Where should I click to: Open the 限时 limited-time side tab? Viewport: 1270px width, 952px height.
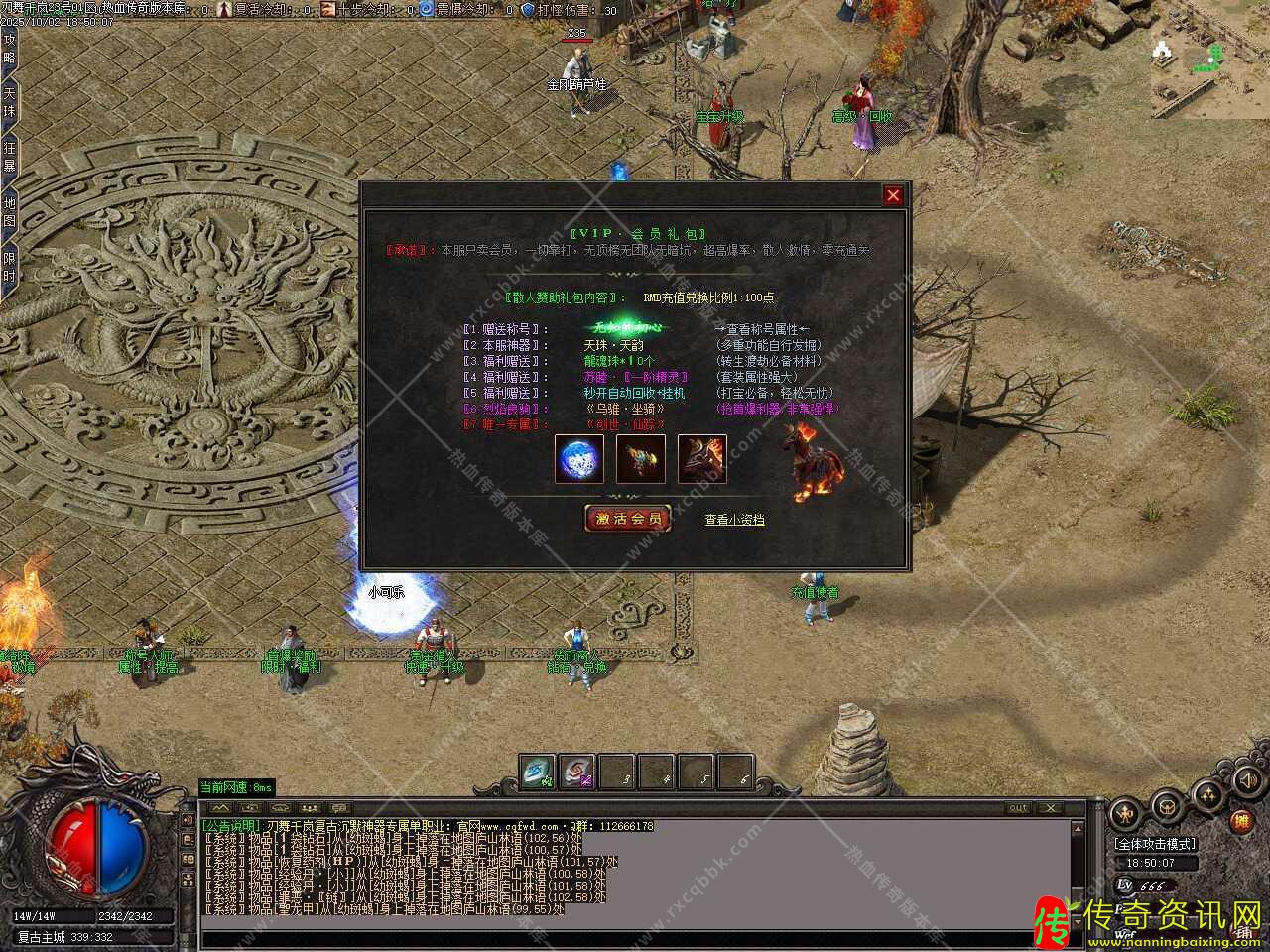pos(10,266)
